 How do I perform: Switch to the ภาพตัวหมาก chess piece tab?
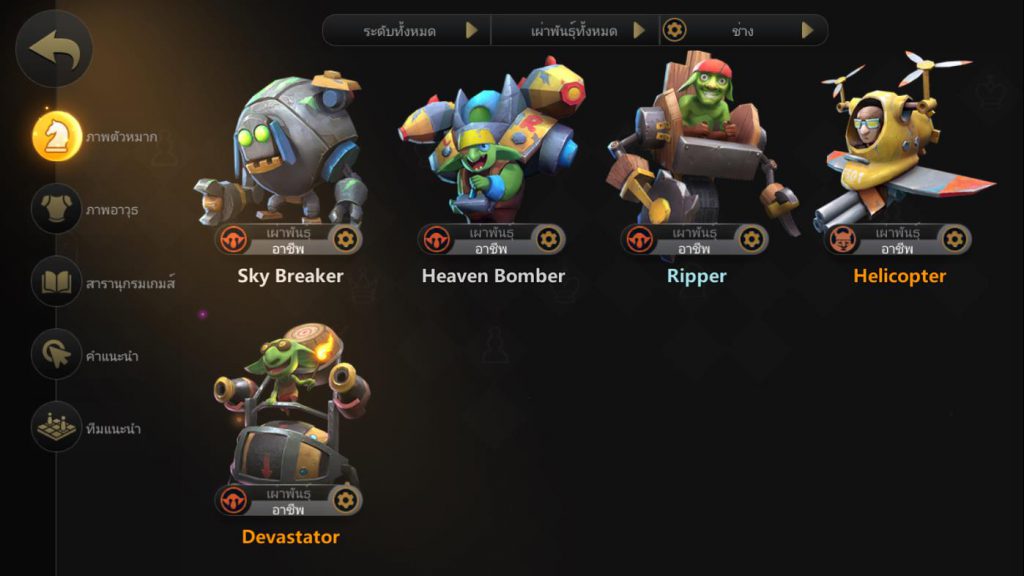[x=57, y=136]
